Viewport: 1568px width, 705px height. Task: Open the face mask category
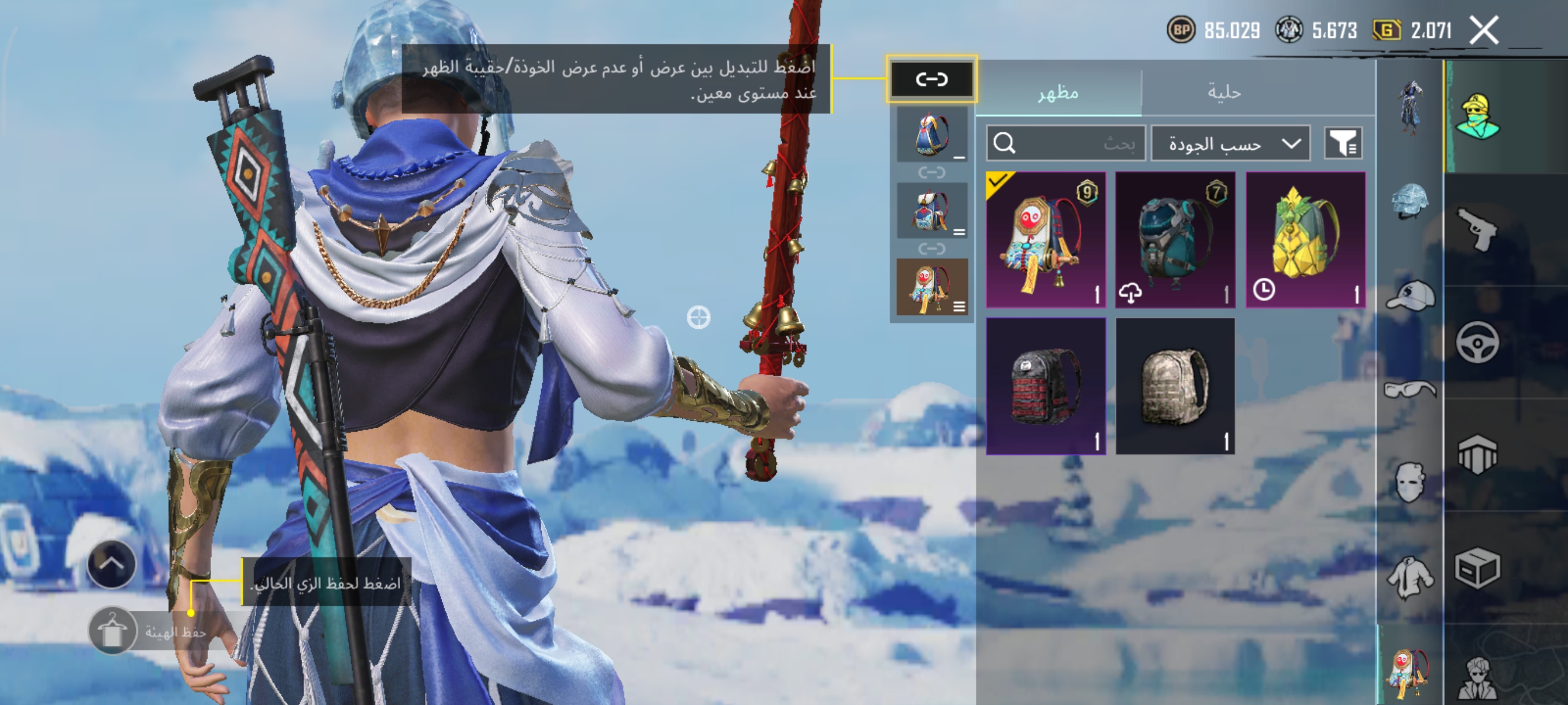tap(1410, 482)
